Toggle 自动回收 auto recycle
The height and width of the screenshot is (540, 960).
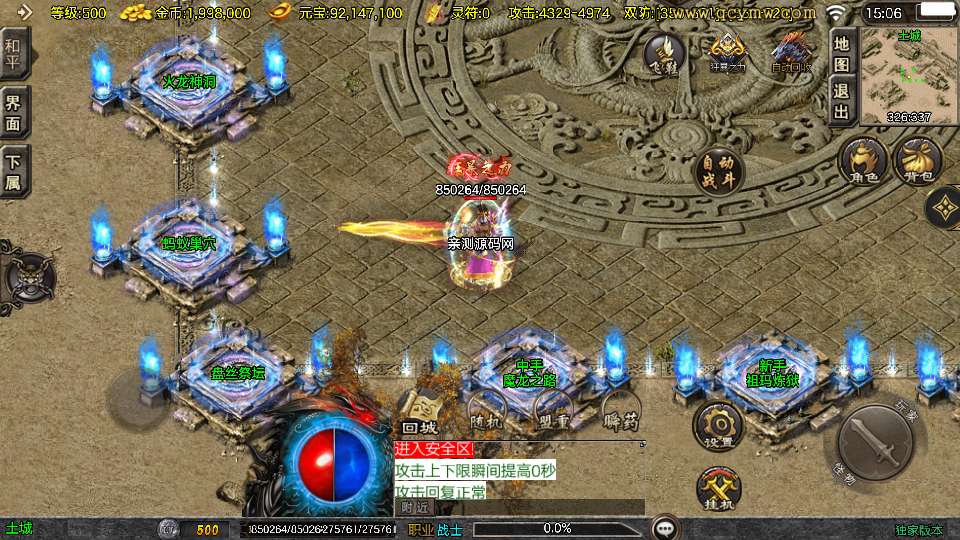tap(792, 53)
